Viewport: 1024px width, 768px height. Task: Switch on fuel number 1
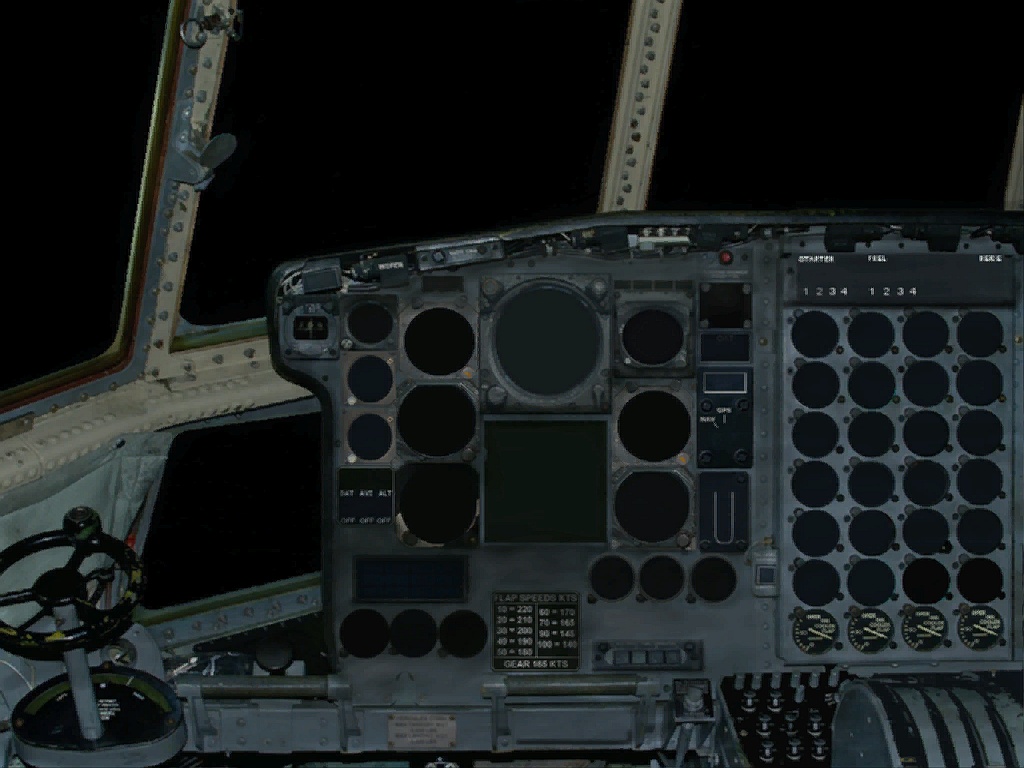(873, 291)
